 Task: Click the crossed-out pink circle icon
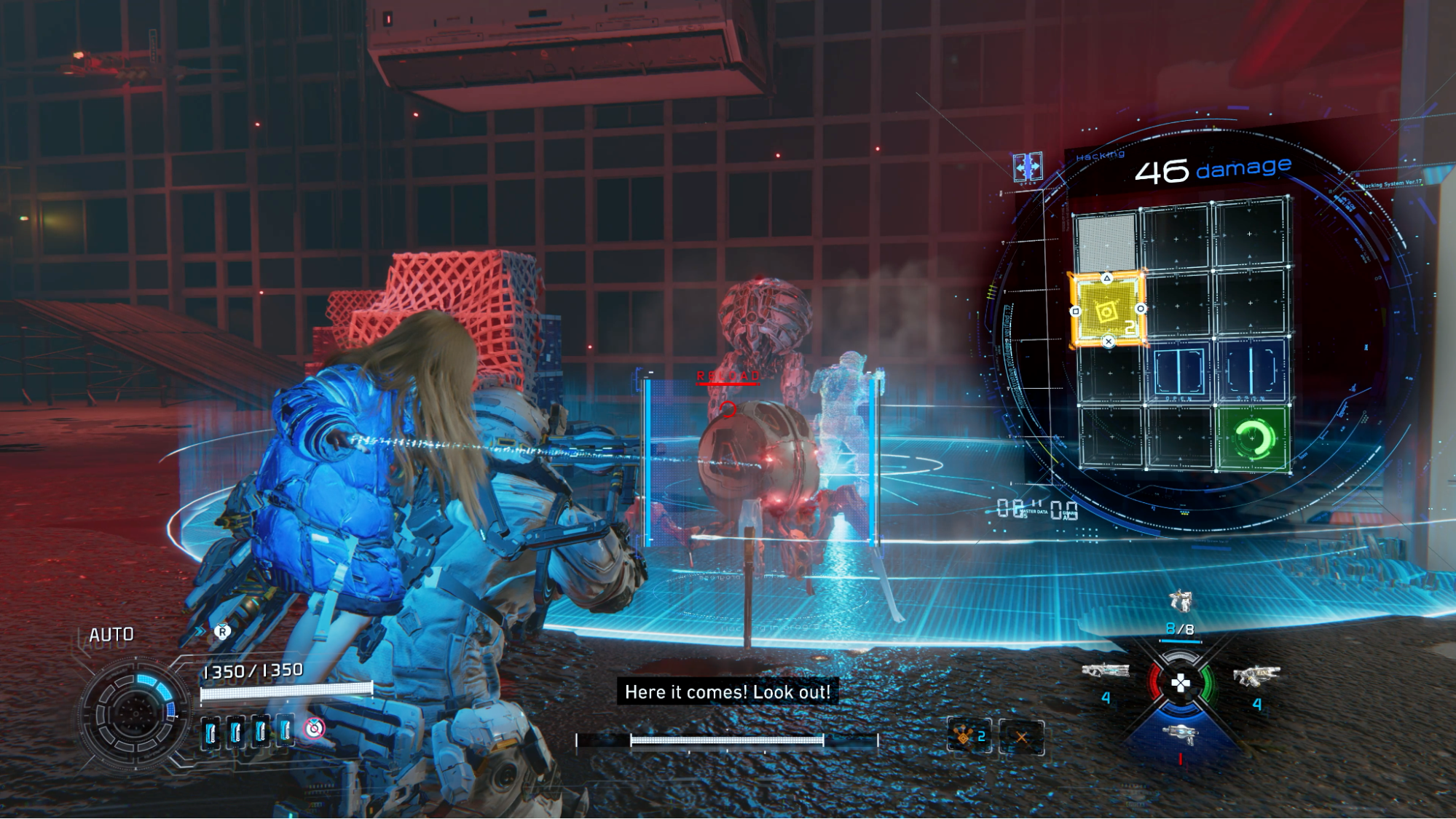point(315,728)
